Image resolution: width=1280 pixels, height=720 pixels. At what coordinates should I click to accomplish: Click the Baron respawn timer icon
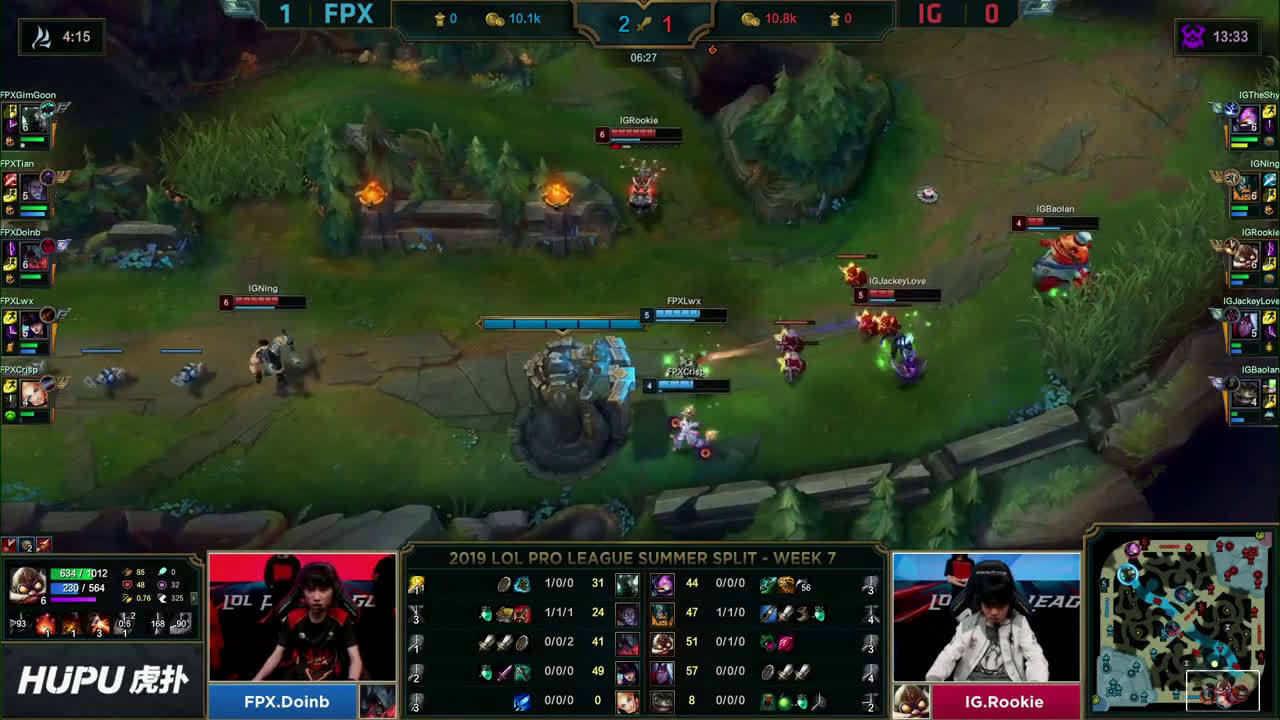[x=1193, y=37]
